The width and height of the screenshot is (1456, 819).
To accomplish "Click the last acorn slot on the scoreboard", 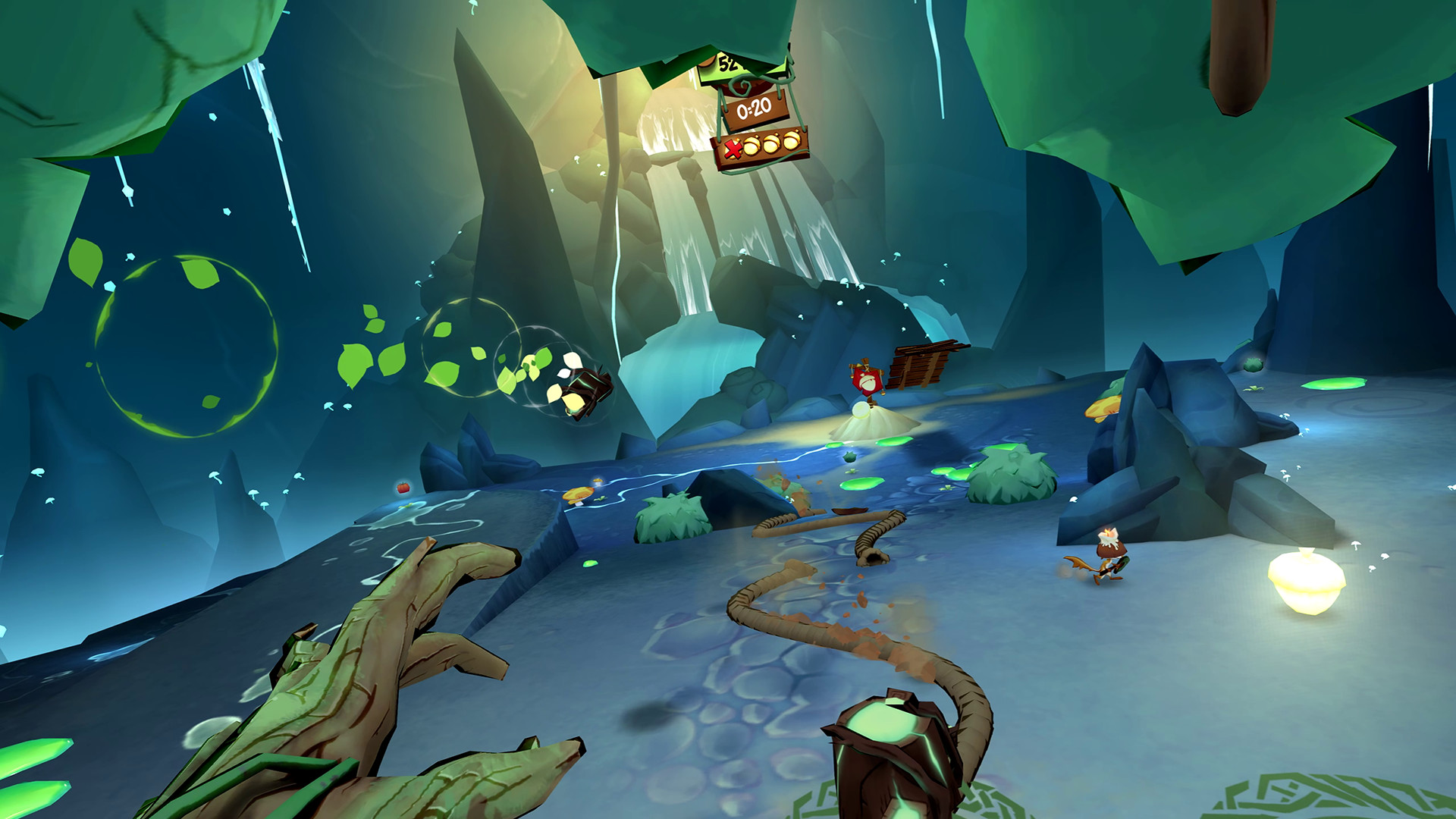I will point(792,141).
